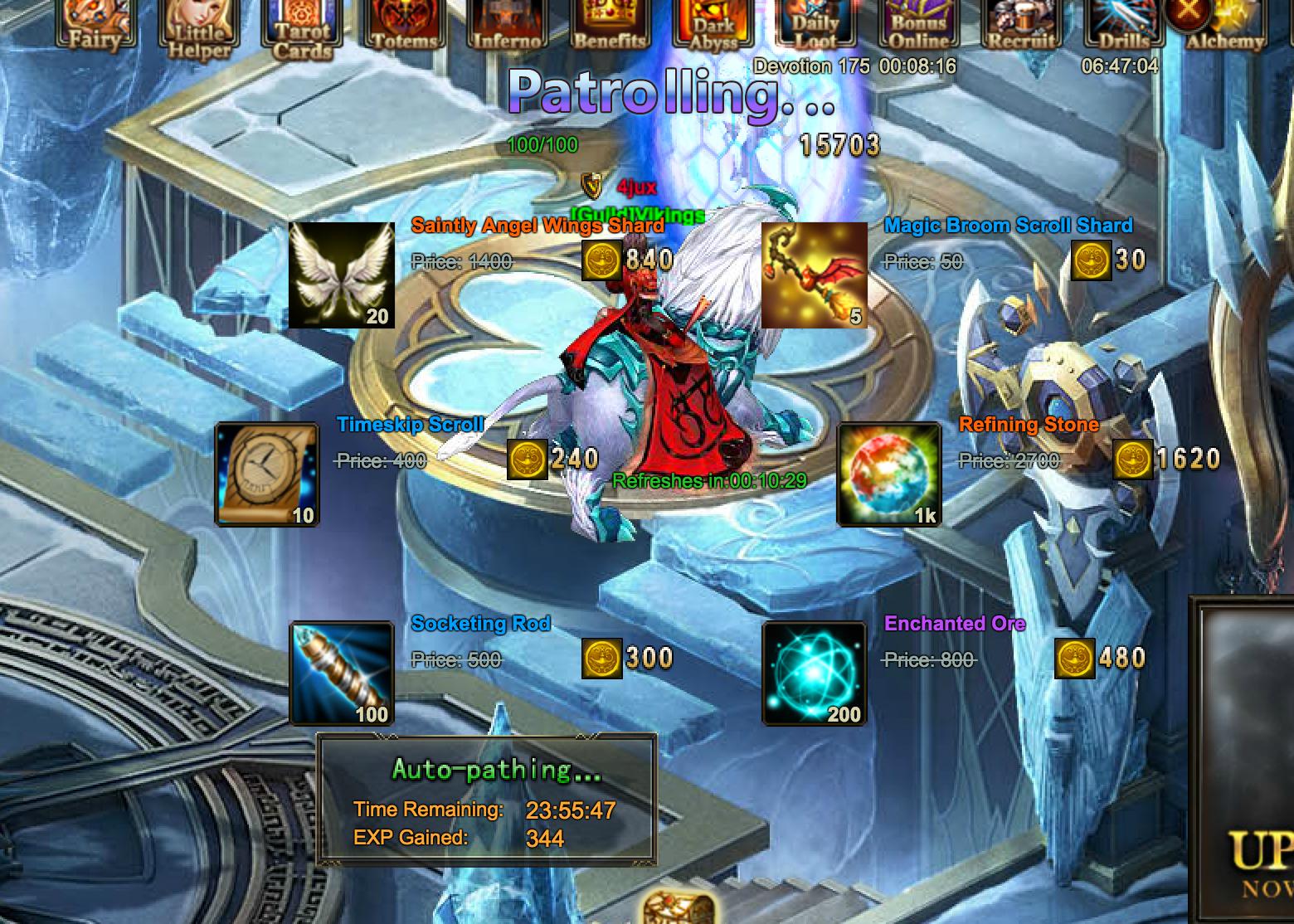1294x924 pixels.
Task: Open Daily Loot rewards
Action: (x=815, y=25)
